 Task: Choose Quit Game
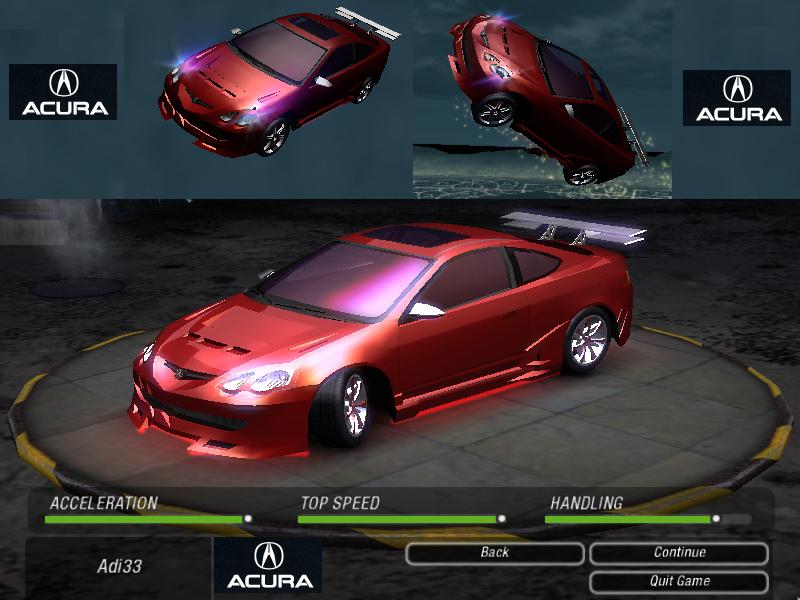point(679,581)
